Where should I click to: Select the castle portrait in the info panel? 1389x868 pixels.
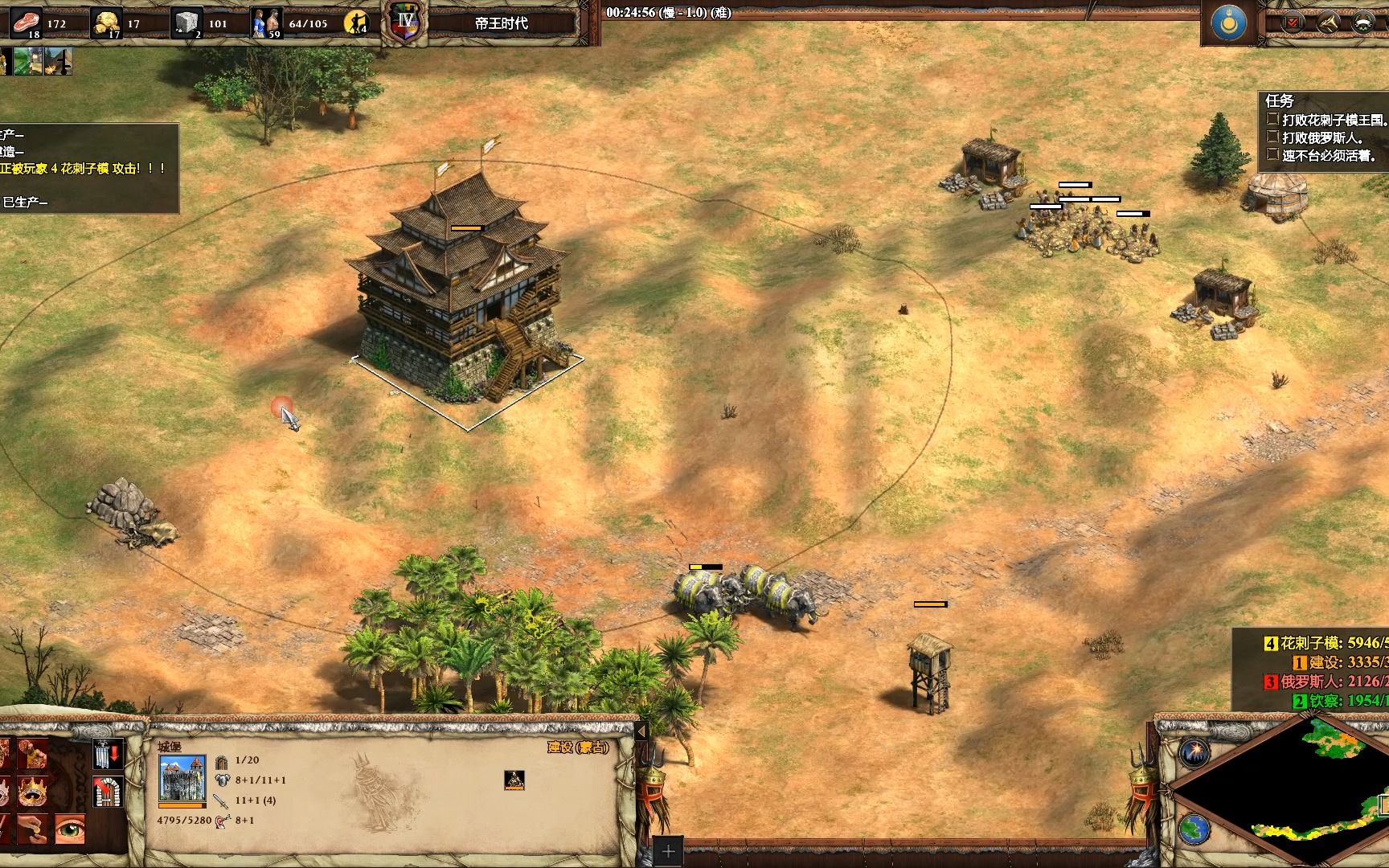tap(182, 778)
